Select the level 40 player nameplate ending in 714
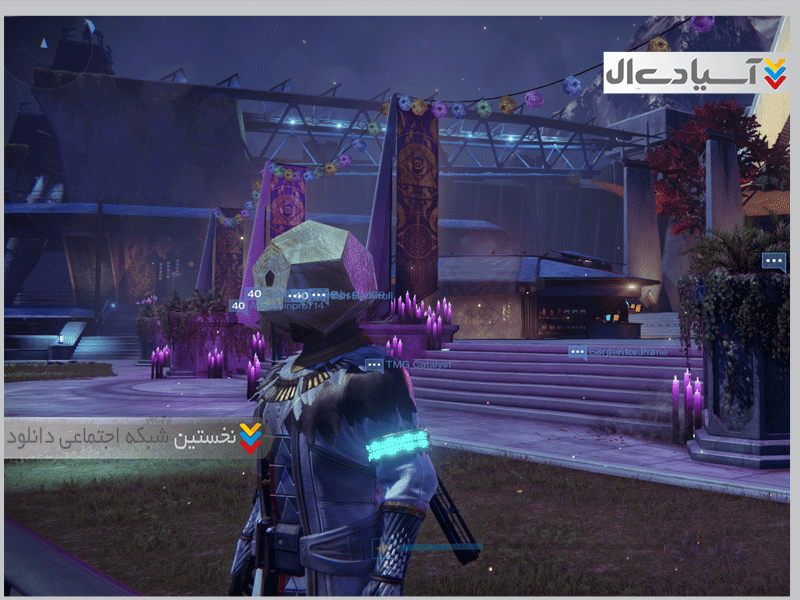Screen dimensions: 800x600 pos(280,306)
